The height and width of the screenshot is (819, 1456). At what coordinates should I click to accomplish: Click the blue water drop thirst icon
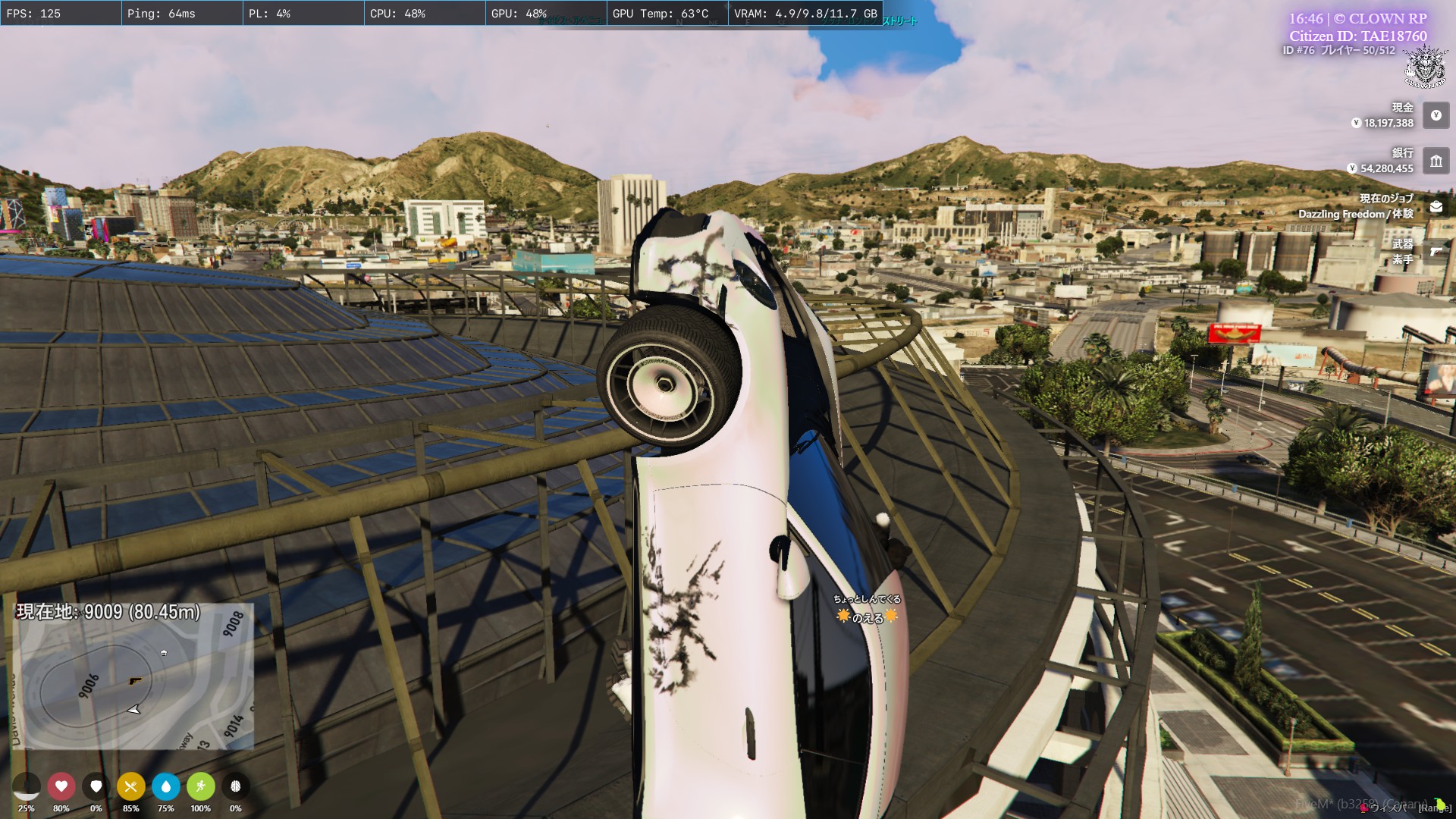[x=165, y=786]
